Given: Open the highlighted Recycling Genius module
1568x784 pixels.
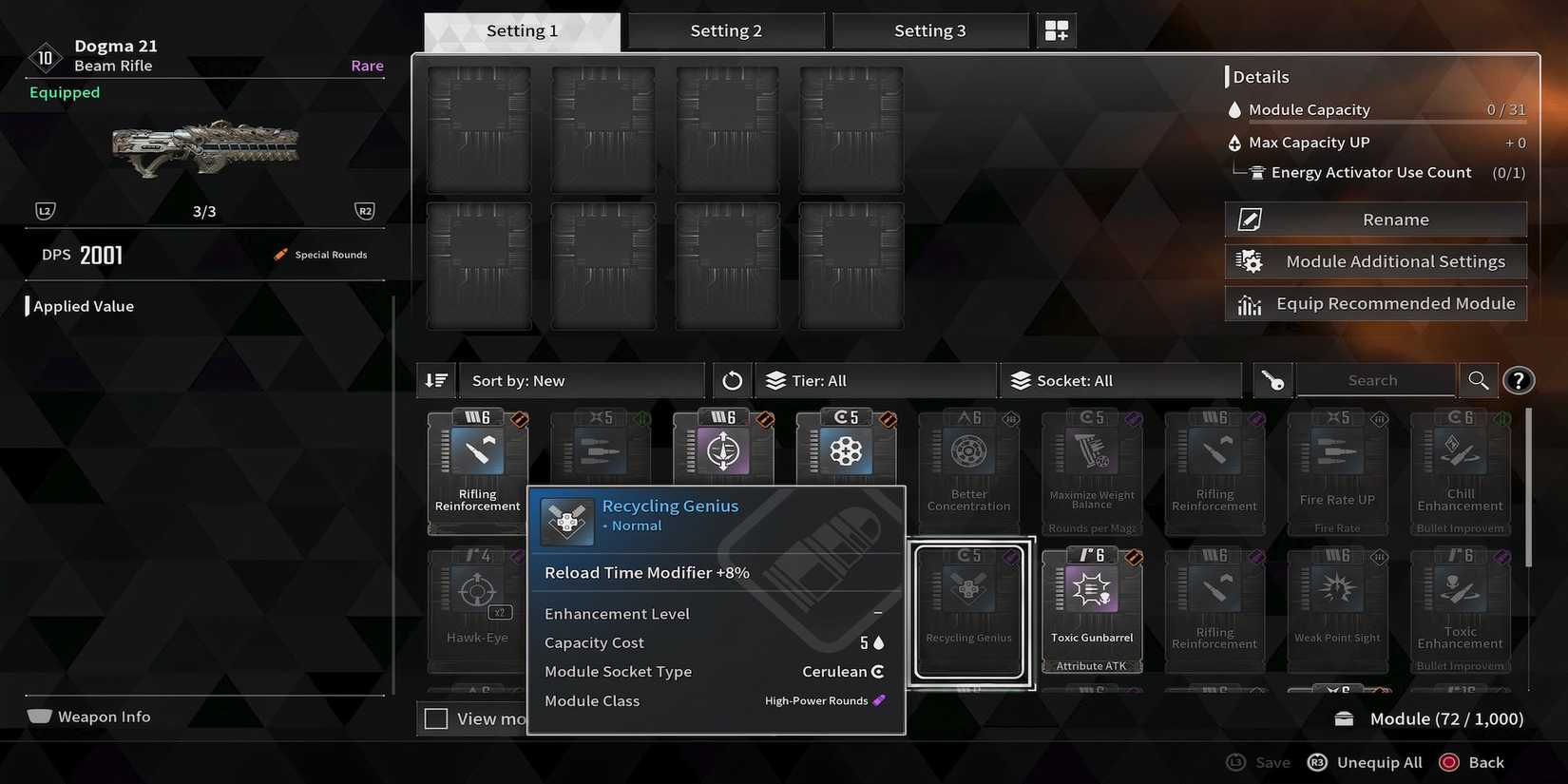Looking at the screenshot, I should click(968, 608).
